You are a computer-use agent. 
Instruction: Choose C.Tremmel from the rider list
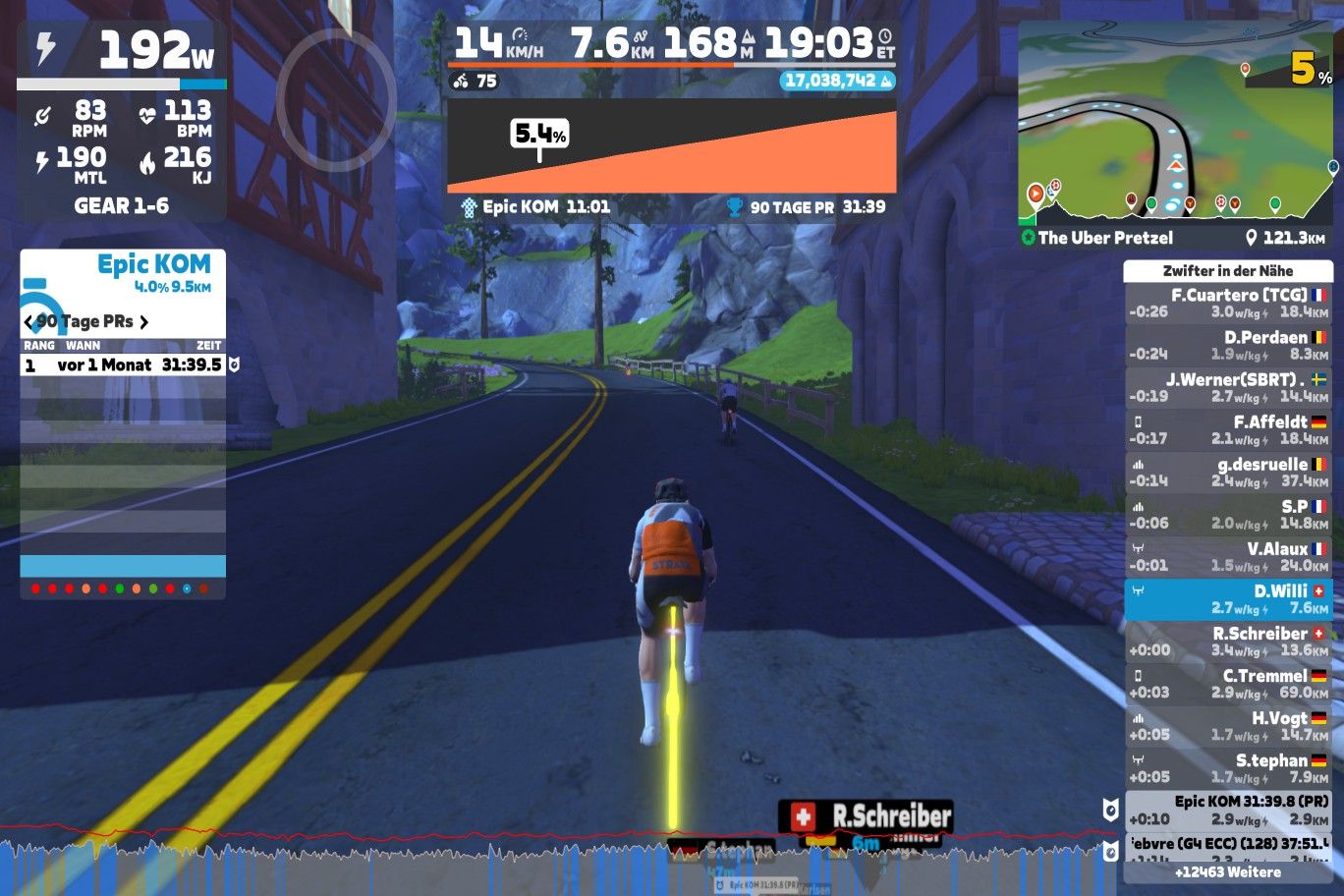[1228, 683]
